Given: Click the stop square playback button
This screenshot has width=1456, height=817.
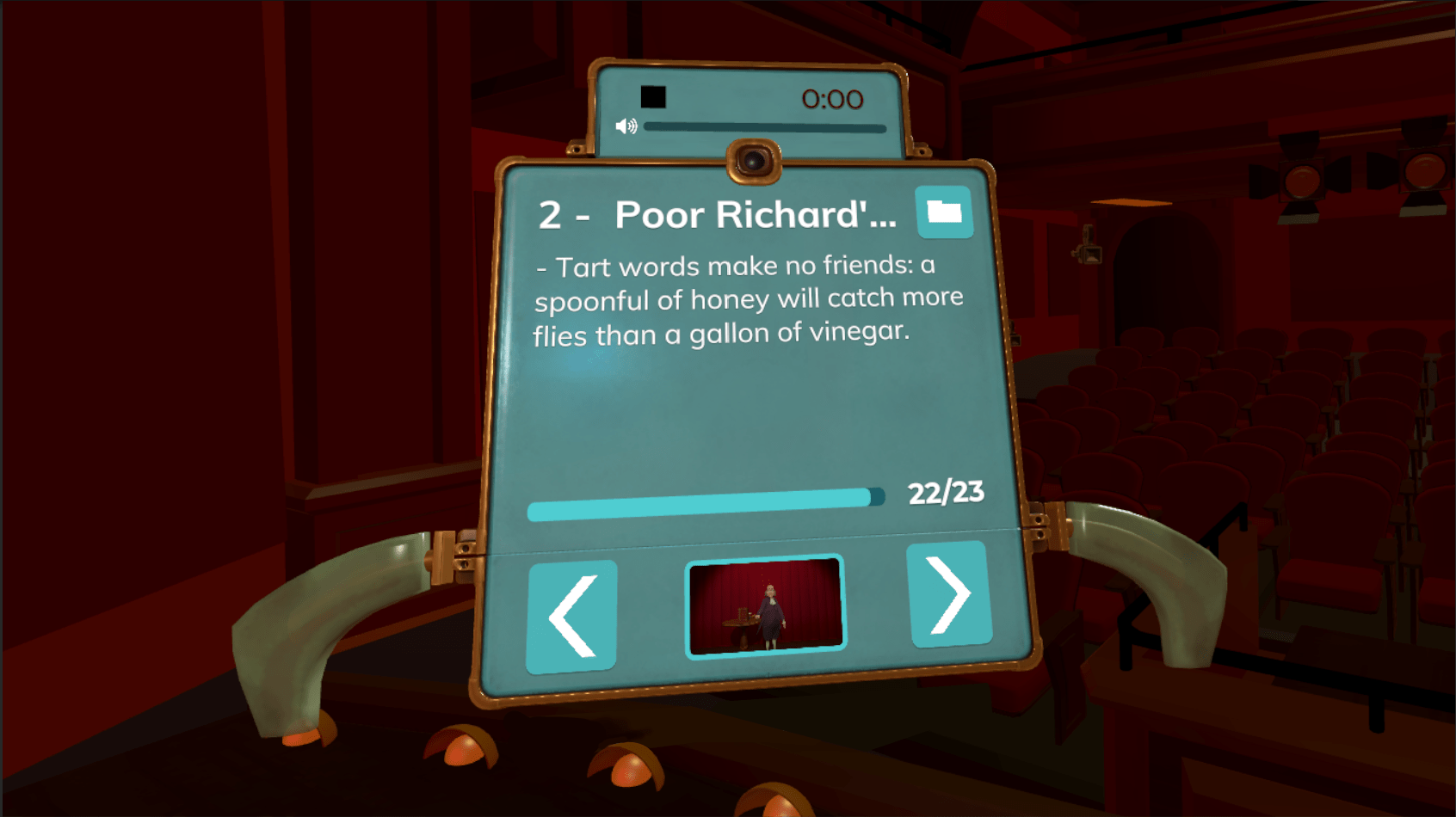Looking at the screenshot, I should click(x=653, y=97).
